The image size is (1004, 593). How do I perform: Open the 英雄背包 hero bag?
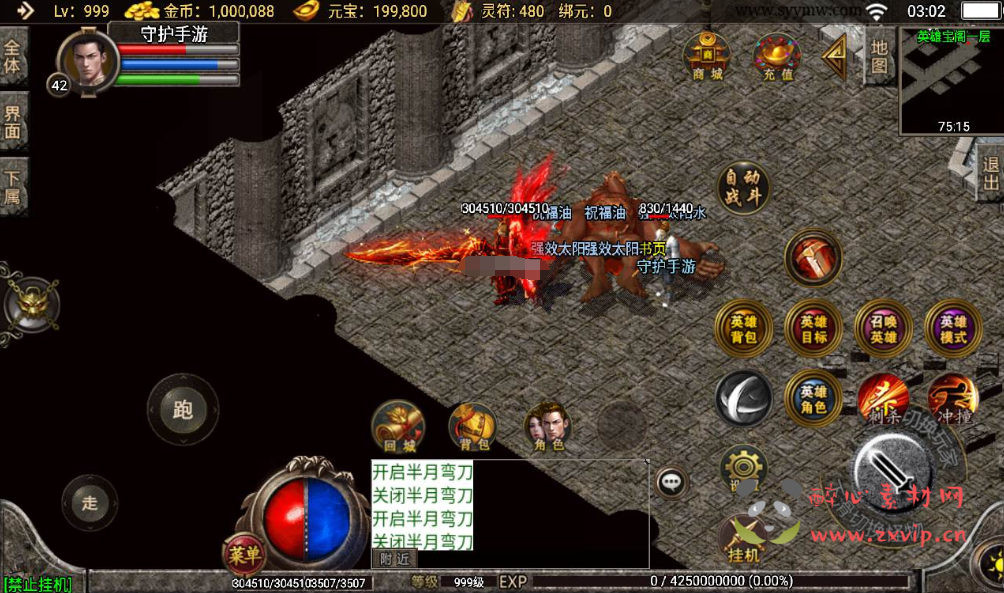pyautogui.click(x=743, y=329)
